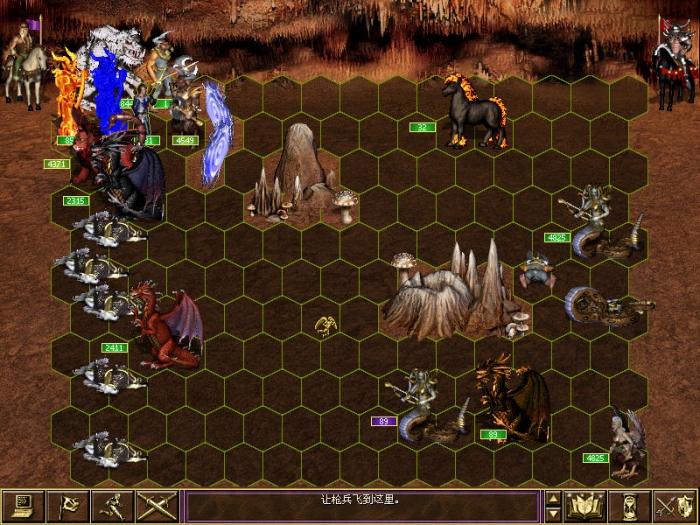Retreat using the running man button
Viewport: 700px width, 525px height.
pos(111,506)
